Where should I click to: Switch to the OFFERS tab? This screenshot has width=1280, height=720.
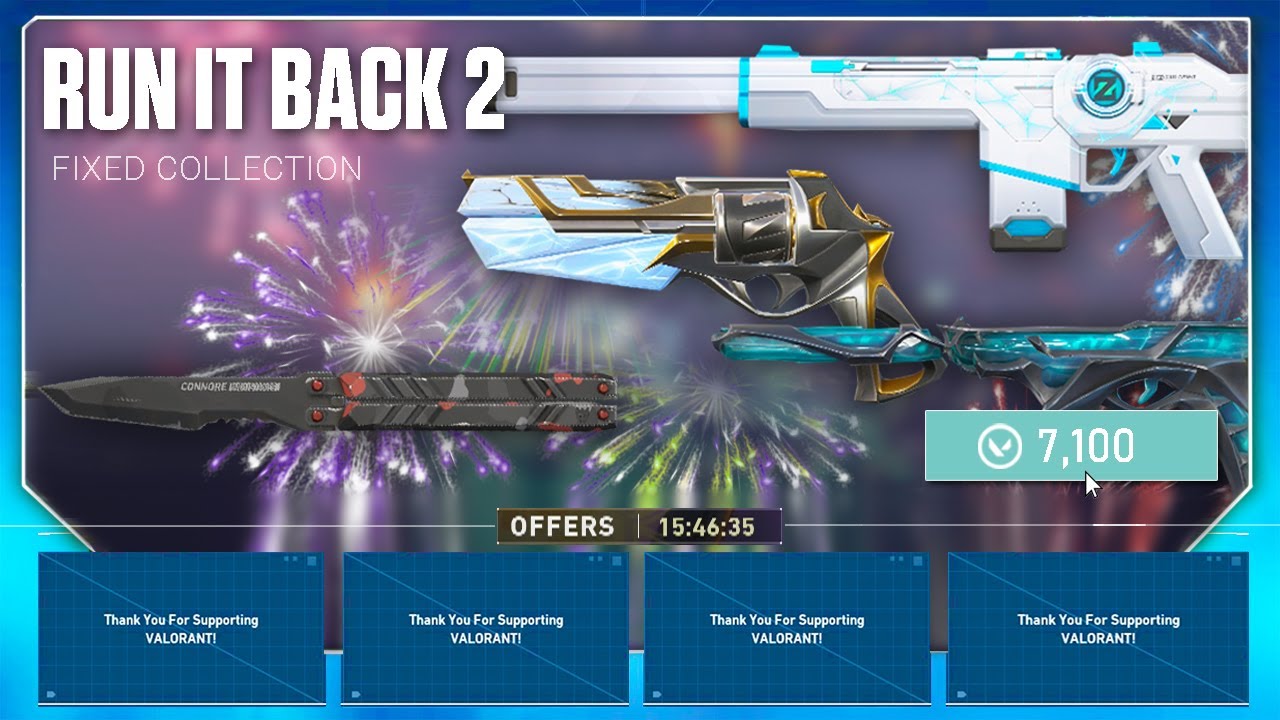click(563, 527)
